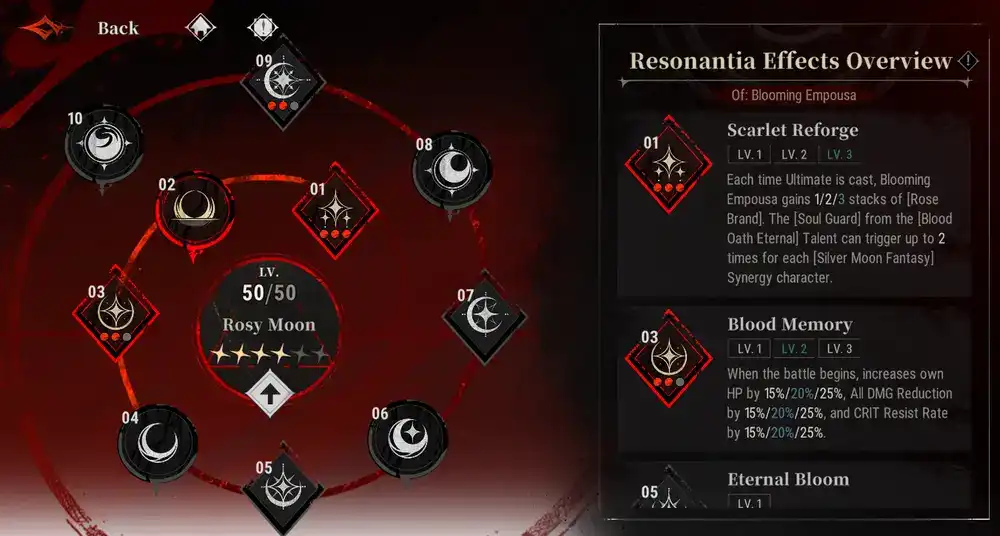This screenshot has height=536, width=1000.
Task: Switch Blood Memory to LV. 1
Action: 749,349
